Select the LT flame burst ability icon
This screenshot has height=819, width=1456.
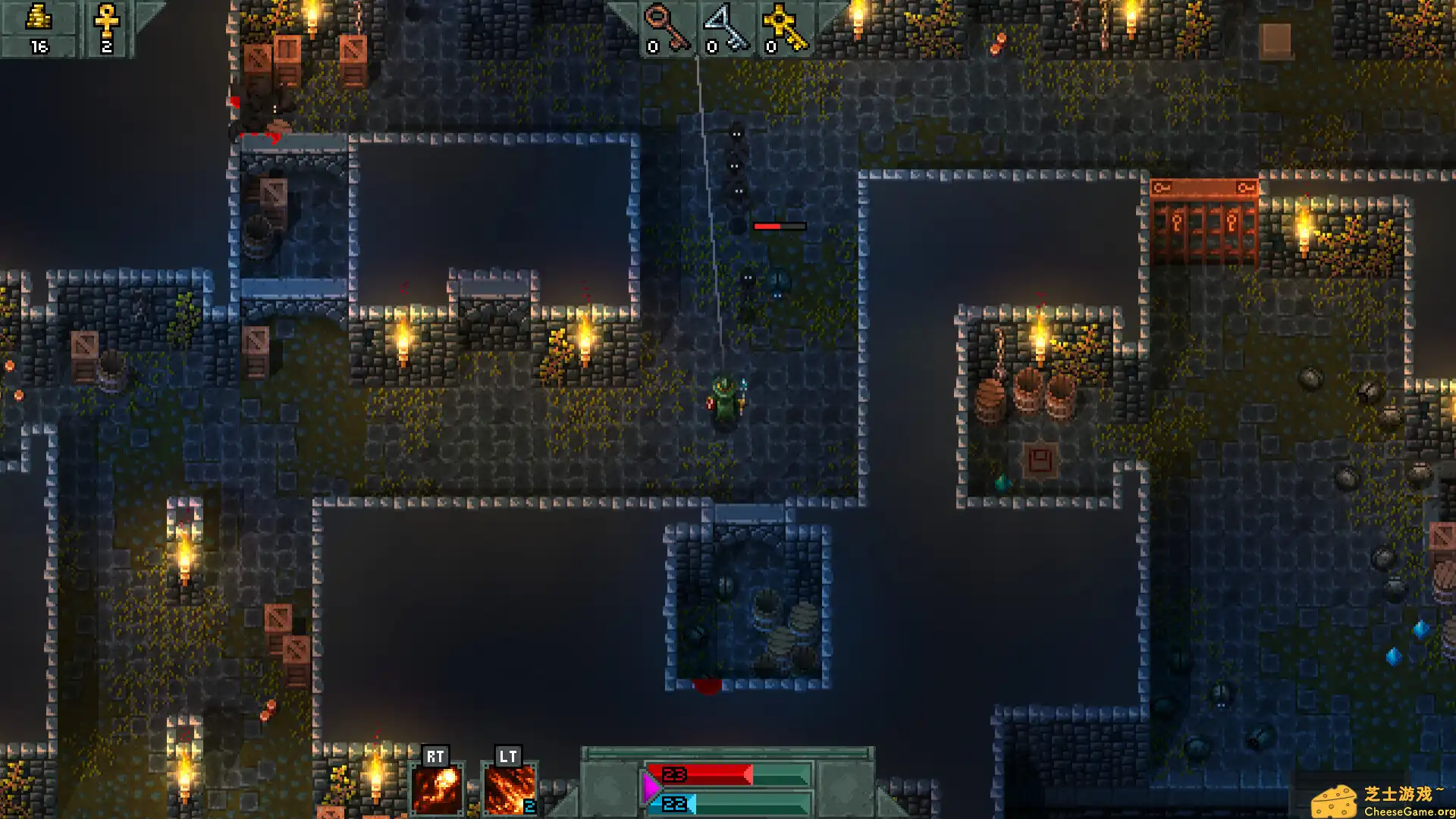510,789
